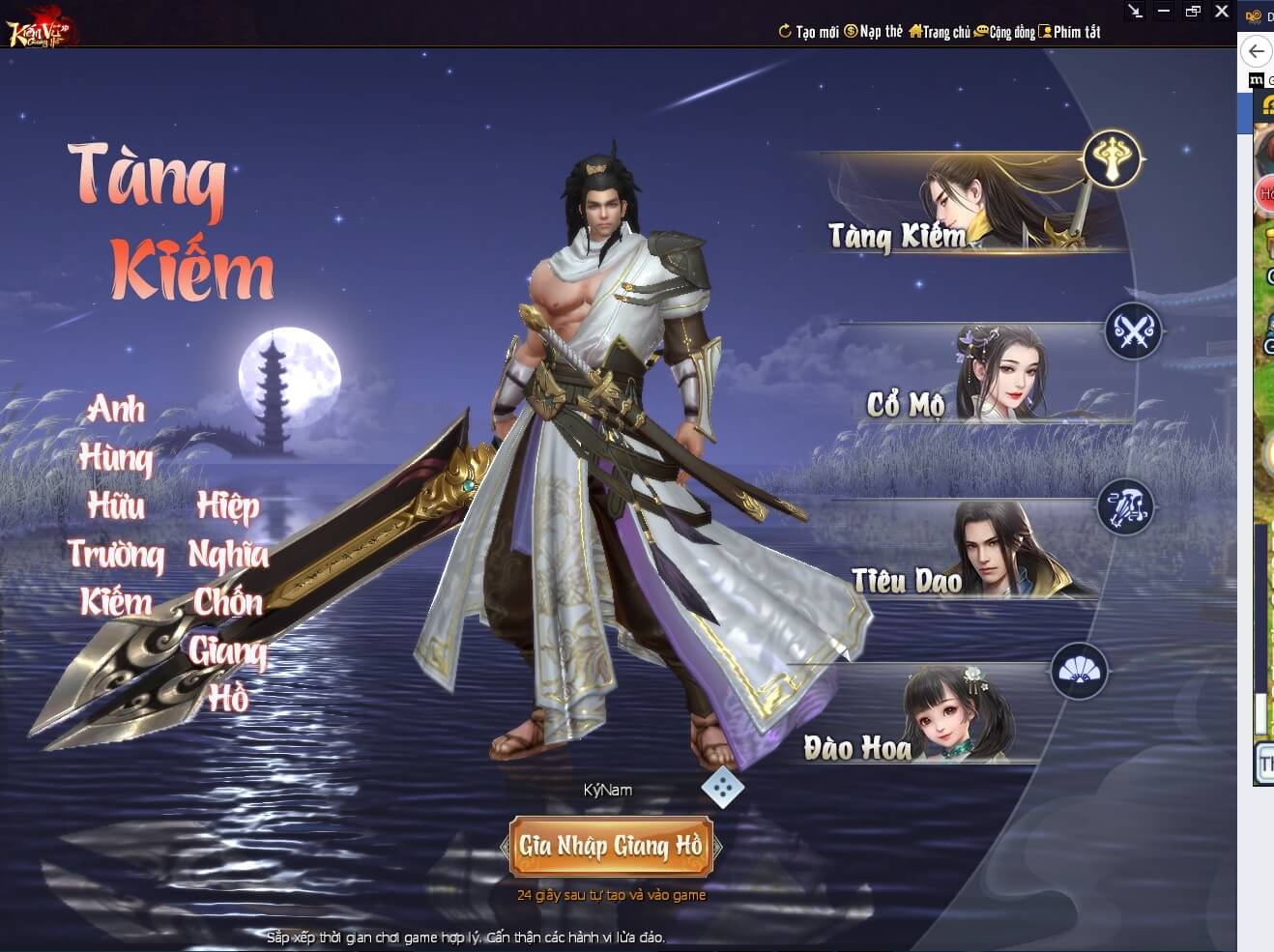Click Gia Nhập Giang Hồ button
Viewport: 1274px width, 952px height.
[x=611, y=847]
